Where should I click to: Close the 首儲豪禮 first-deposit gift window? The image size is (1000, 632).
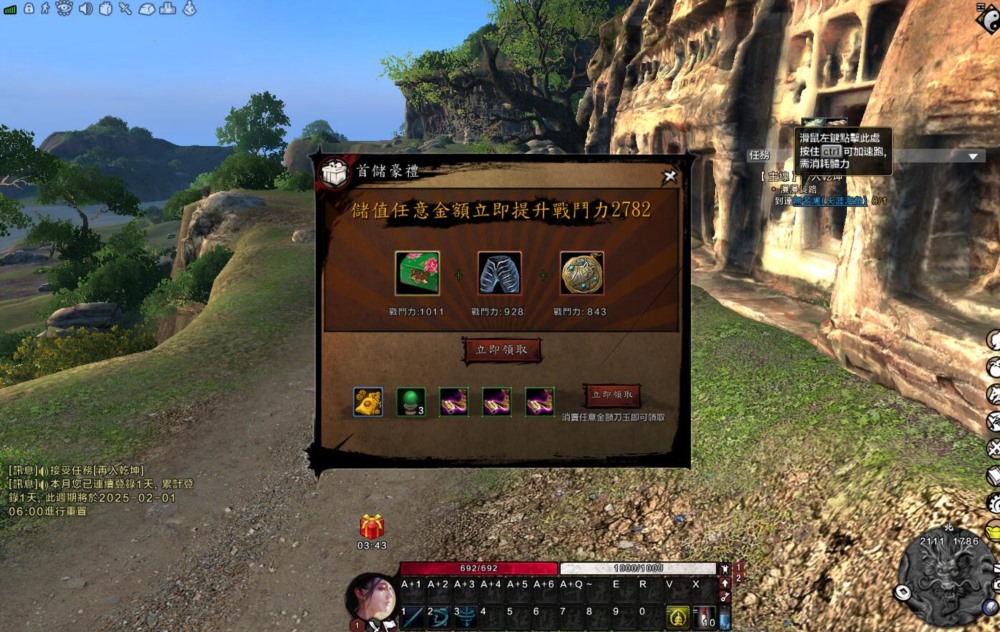[670, 176]
